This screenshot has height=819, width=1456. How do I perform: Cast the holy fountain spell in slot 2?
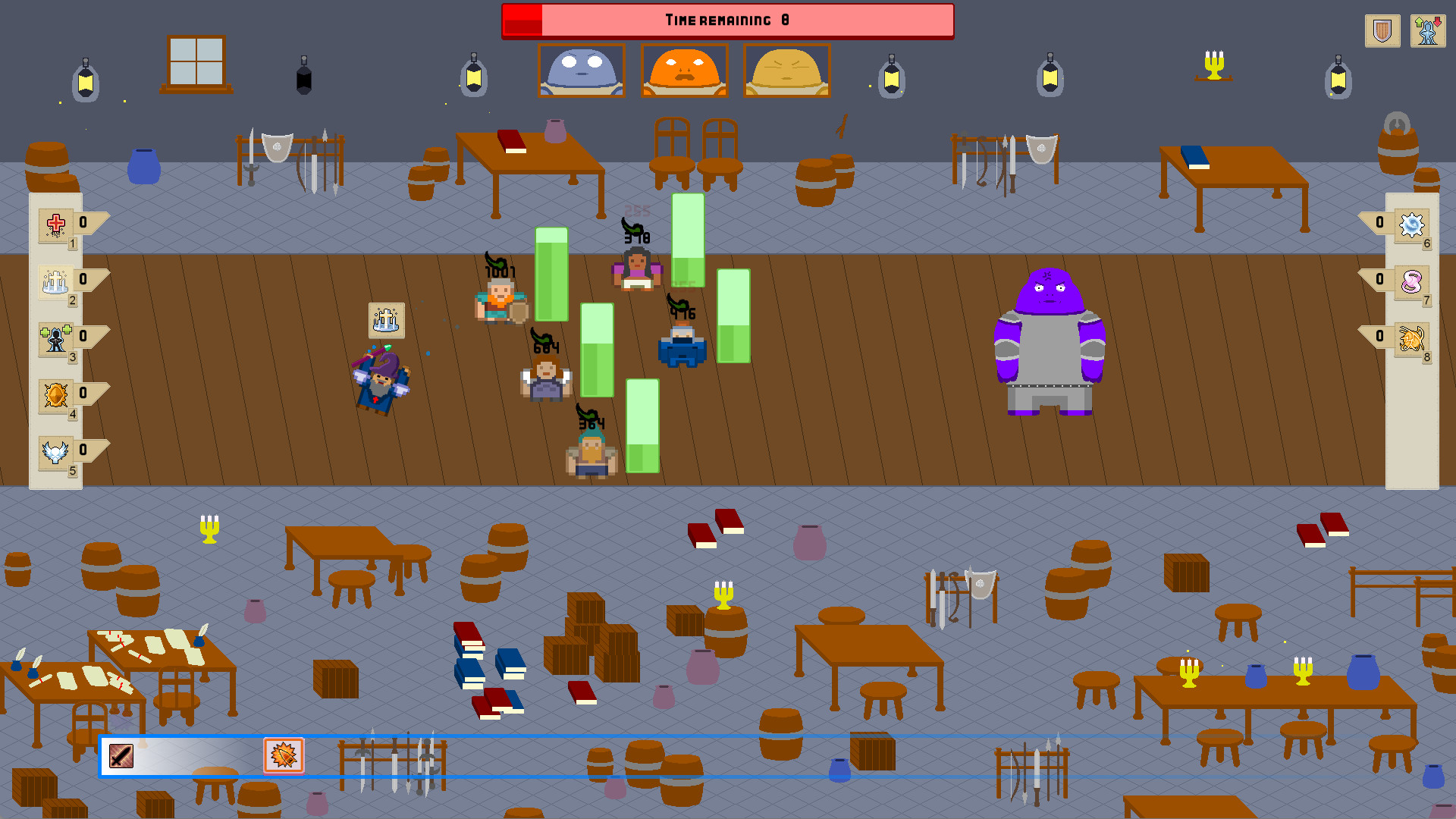pos(55,281)
